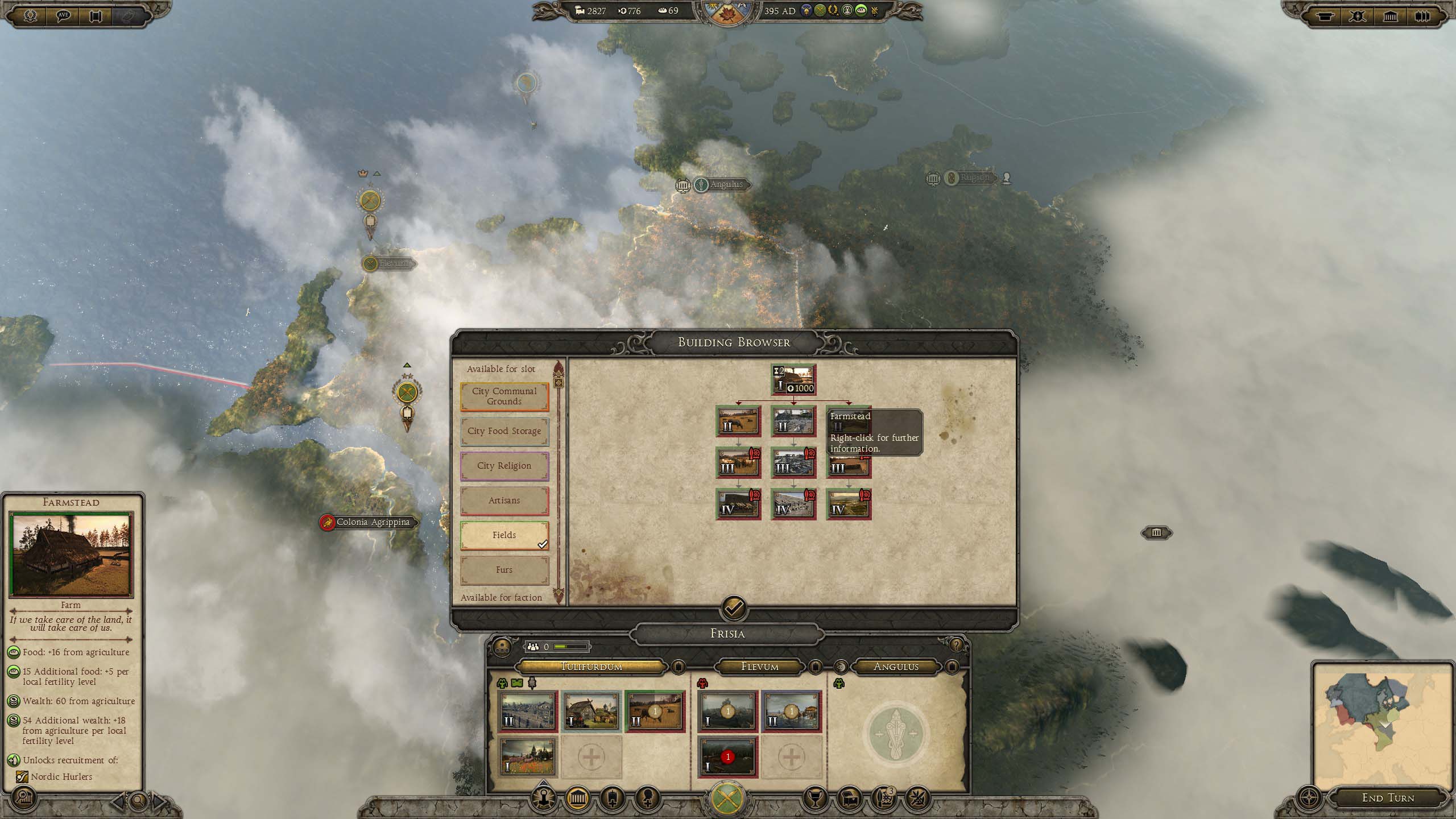Switch to the Flevum settlement header
This screenshot has height=819, width=1456.
point(760,667)
